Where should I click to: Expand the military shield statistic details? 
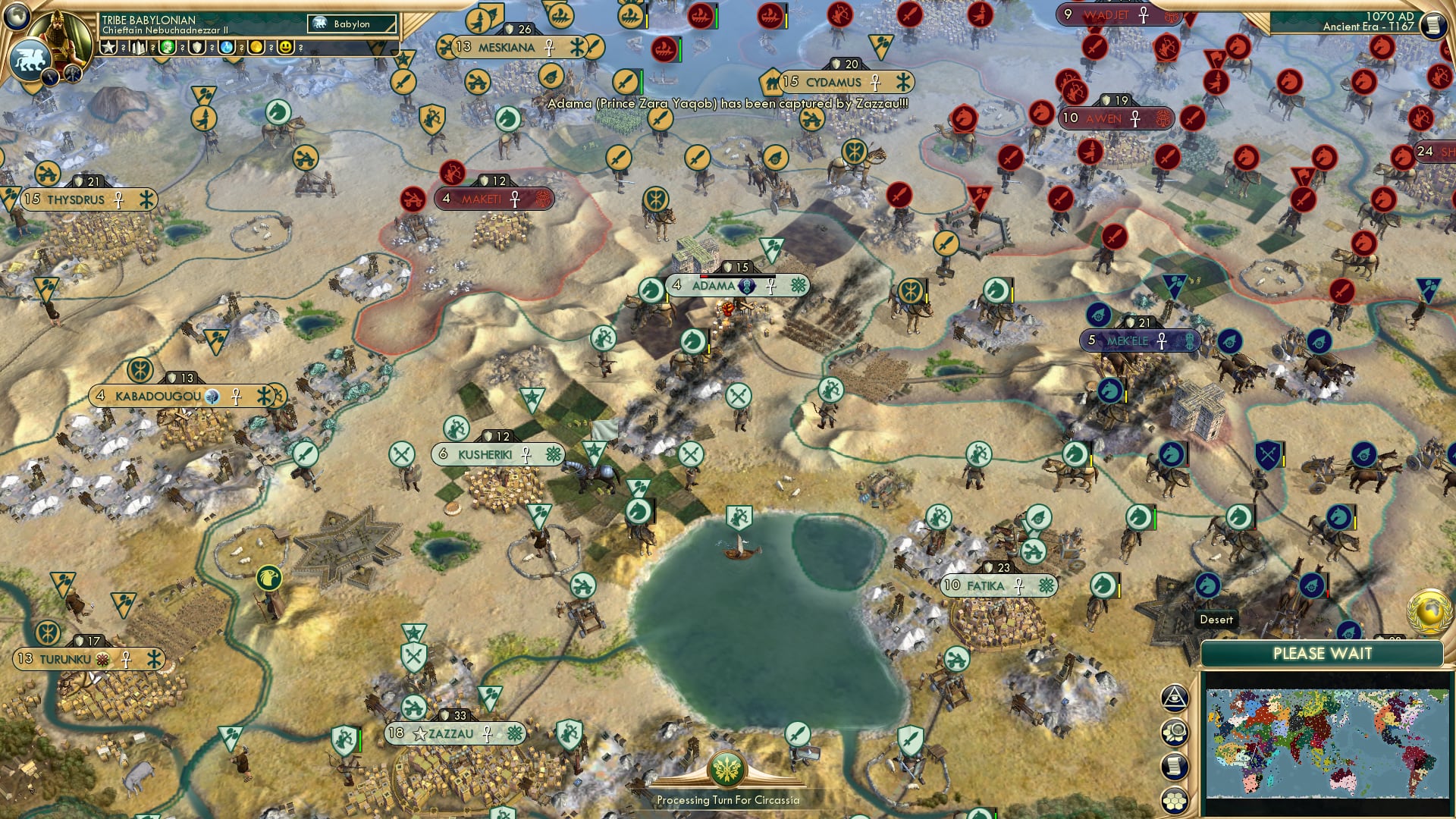pos(196,49)
